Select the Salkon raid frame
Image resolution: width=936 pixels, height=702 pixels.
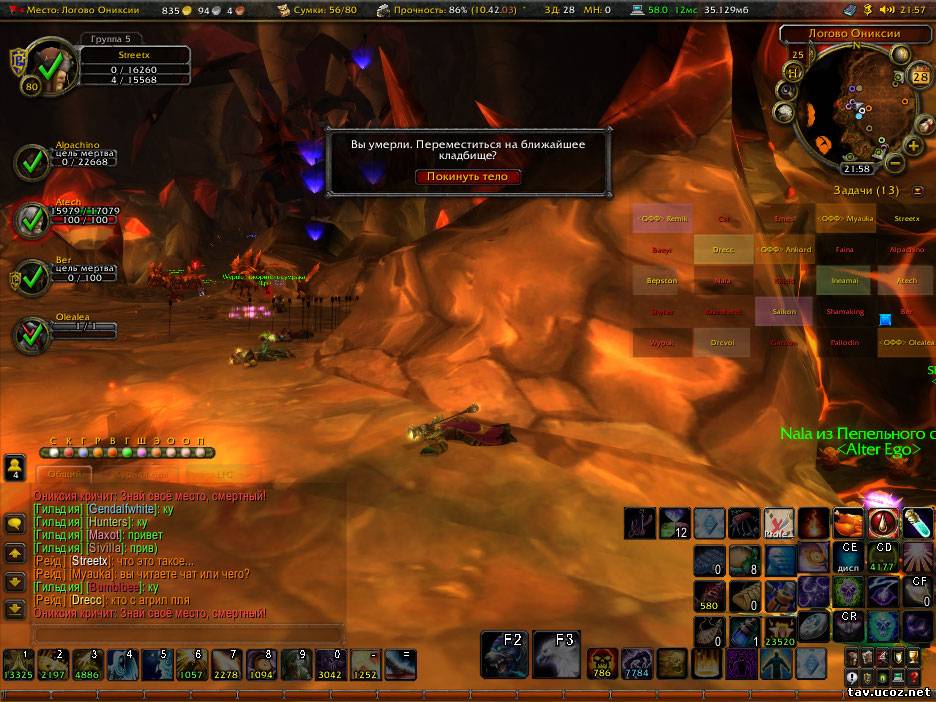click(x=784, y=312)
